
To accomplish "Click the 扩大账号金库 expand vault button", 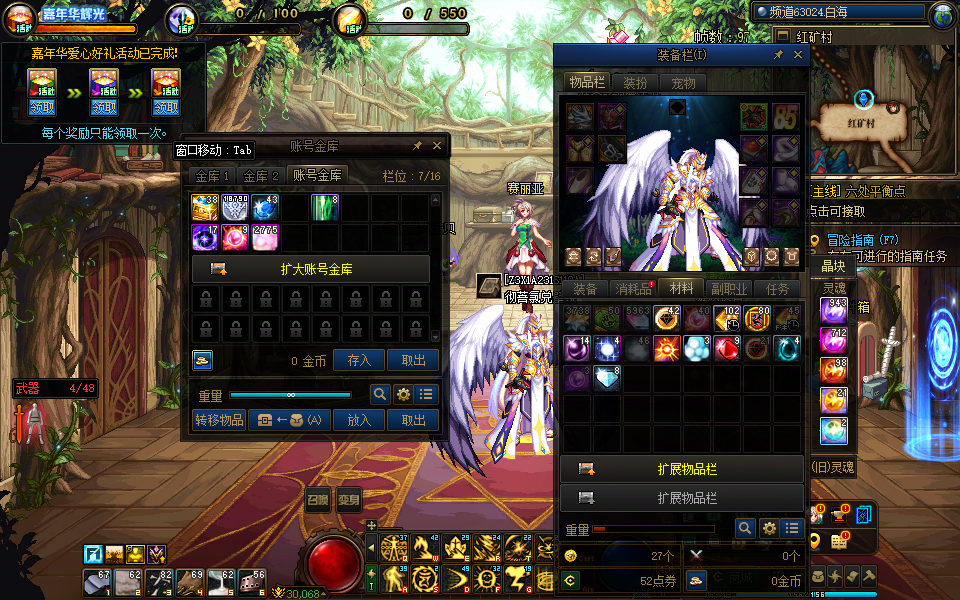I will pos(310,269).
